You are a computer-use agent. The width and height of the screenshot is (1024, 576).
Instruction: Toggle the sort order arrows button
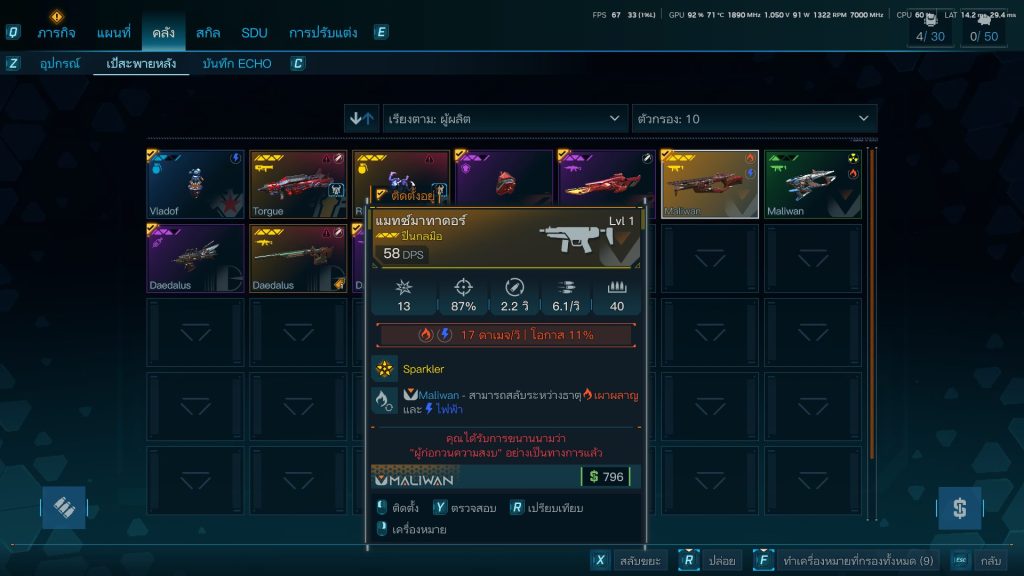coord(361,119)
